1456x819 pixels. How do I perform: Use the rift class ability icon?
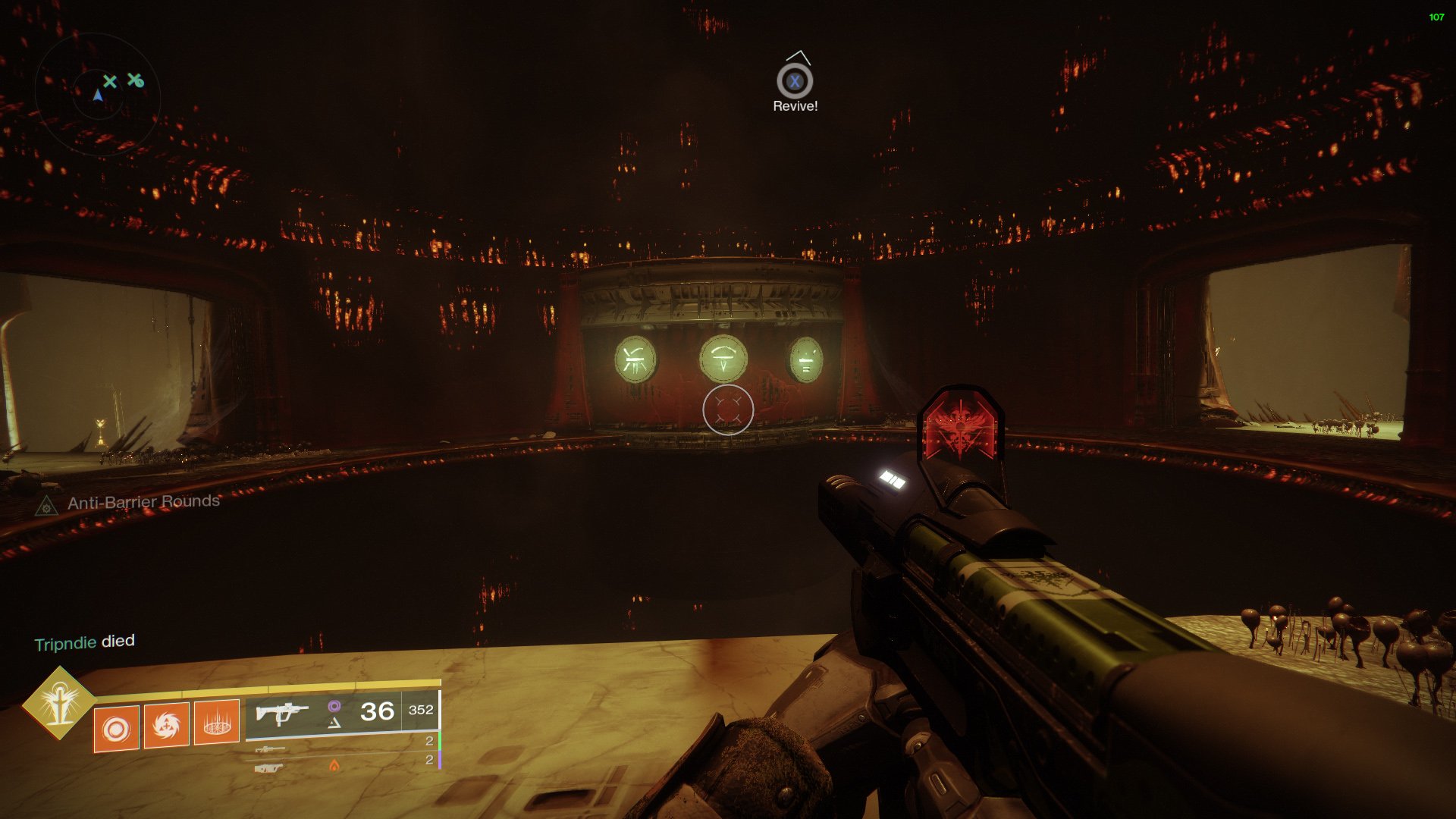pyautogui.click(x=217, y=723)
